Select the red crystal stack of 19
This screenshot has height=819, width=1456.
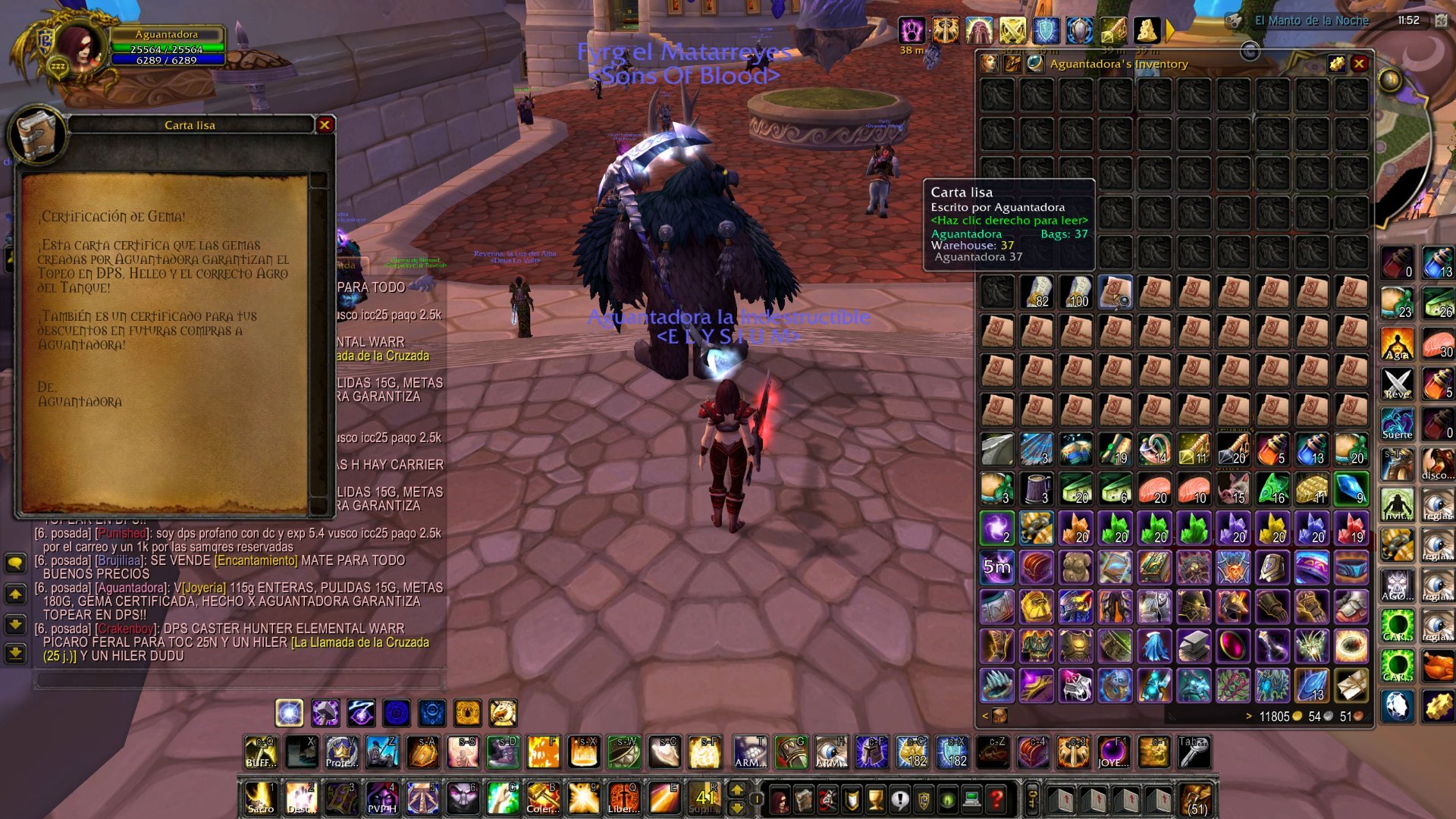(1351, 528)
